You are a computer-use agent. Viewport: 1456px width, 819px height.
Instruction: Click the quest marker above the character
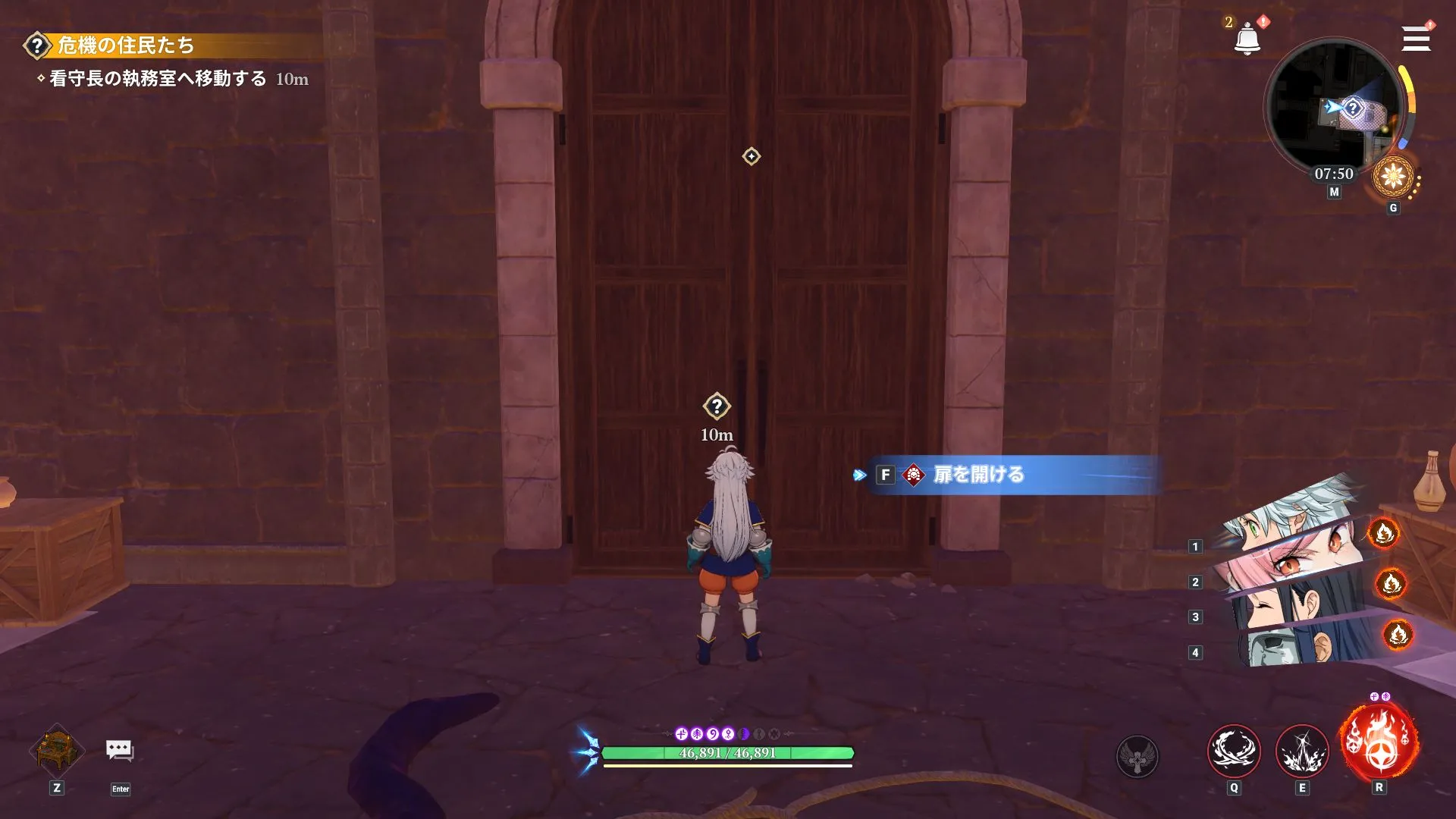[717, 407]
